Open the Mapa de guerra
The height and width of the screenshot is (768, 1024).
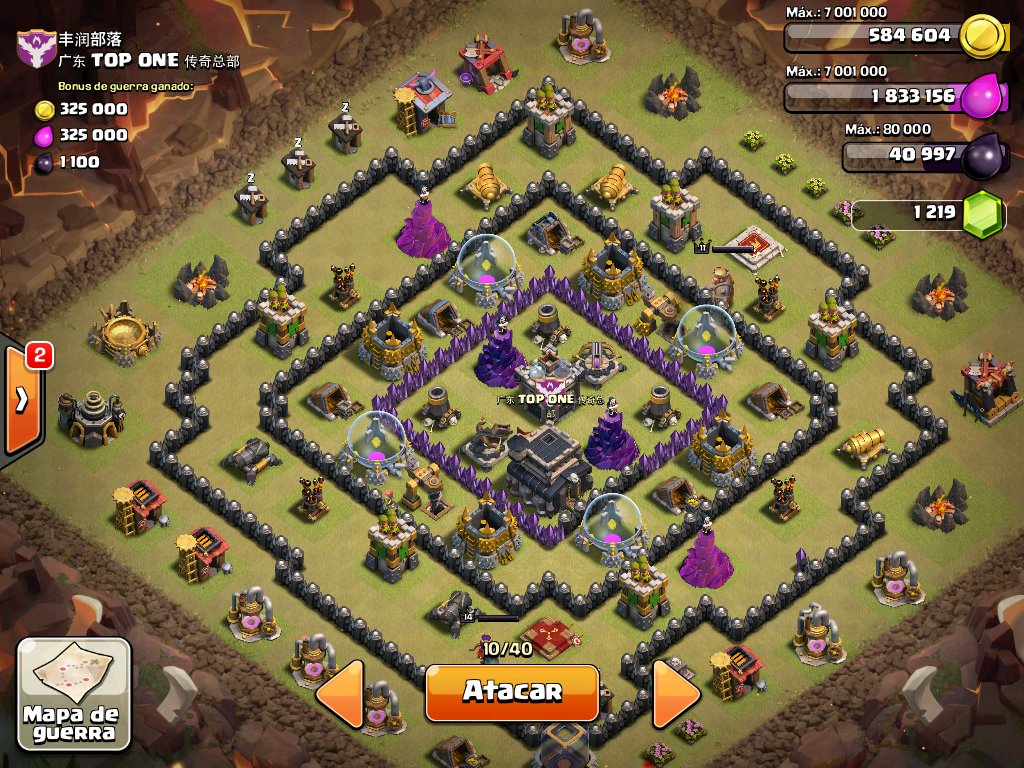pos(74,696)
